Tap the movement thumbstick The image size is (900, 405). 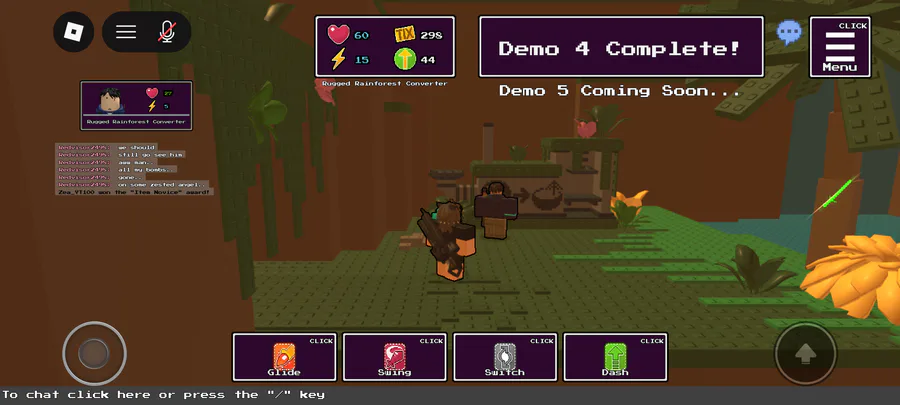point(94,352)
